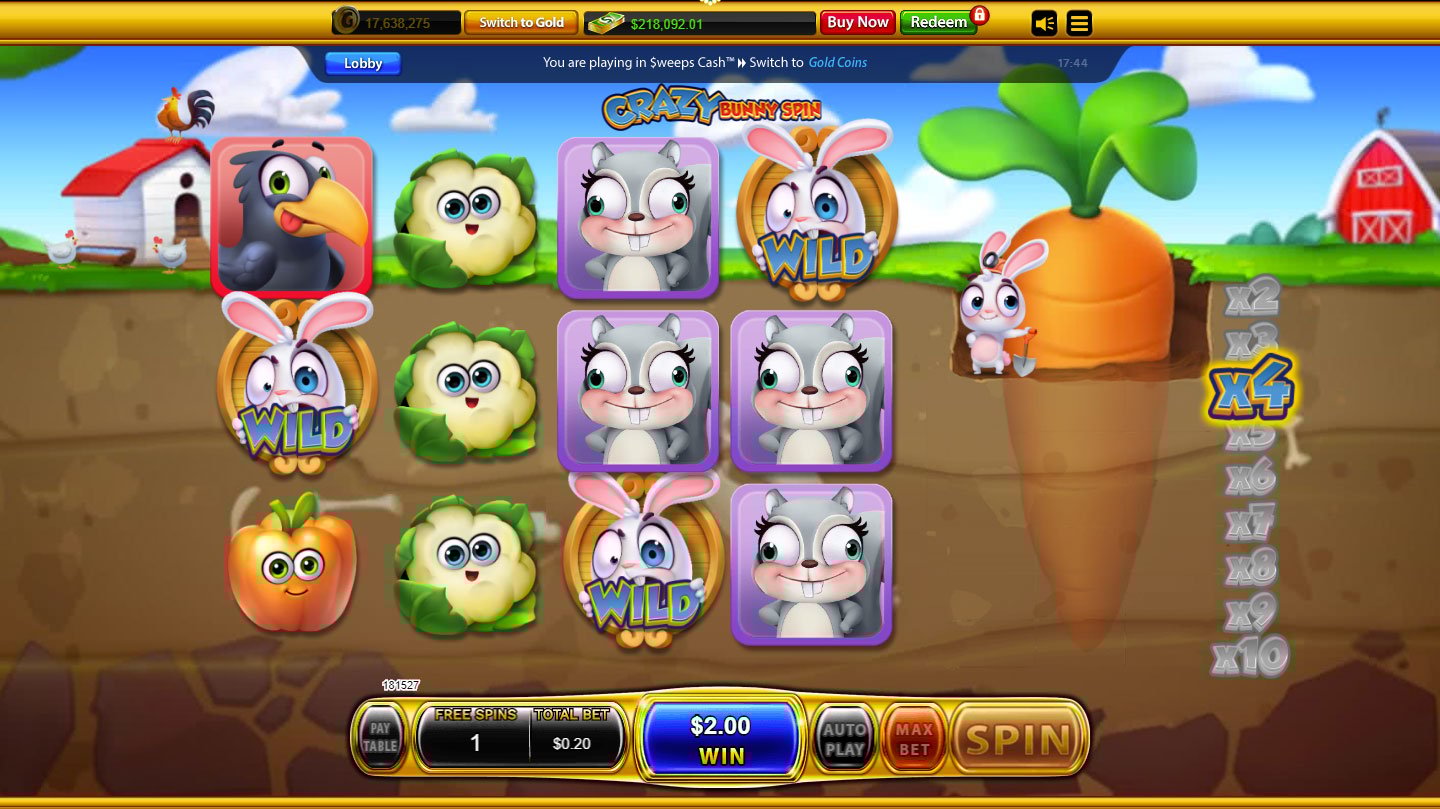Image resolution: width=1440 pixels, height=809 pixels.
Task: Click the Redeem button
Action: [x=938, y=22]
